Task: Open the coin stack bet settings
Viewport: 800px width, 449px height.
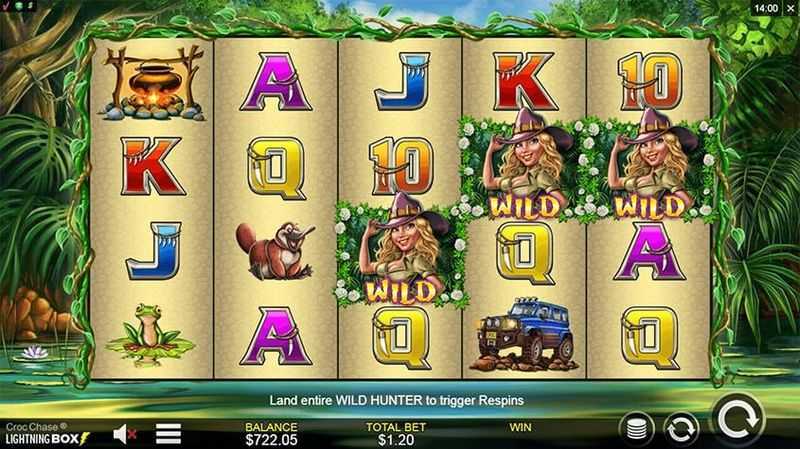Action: (638, 430)
